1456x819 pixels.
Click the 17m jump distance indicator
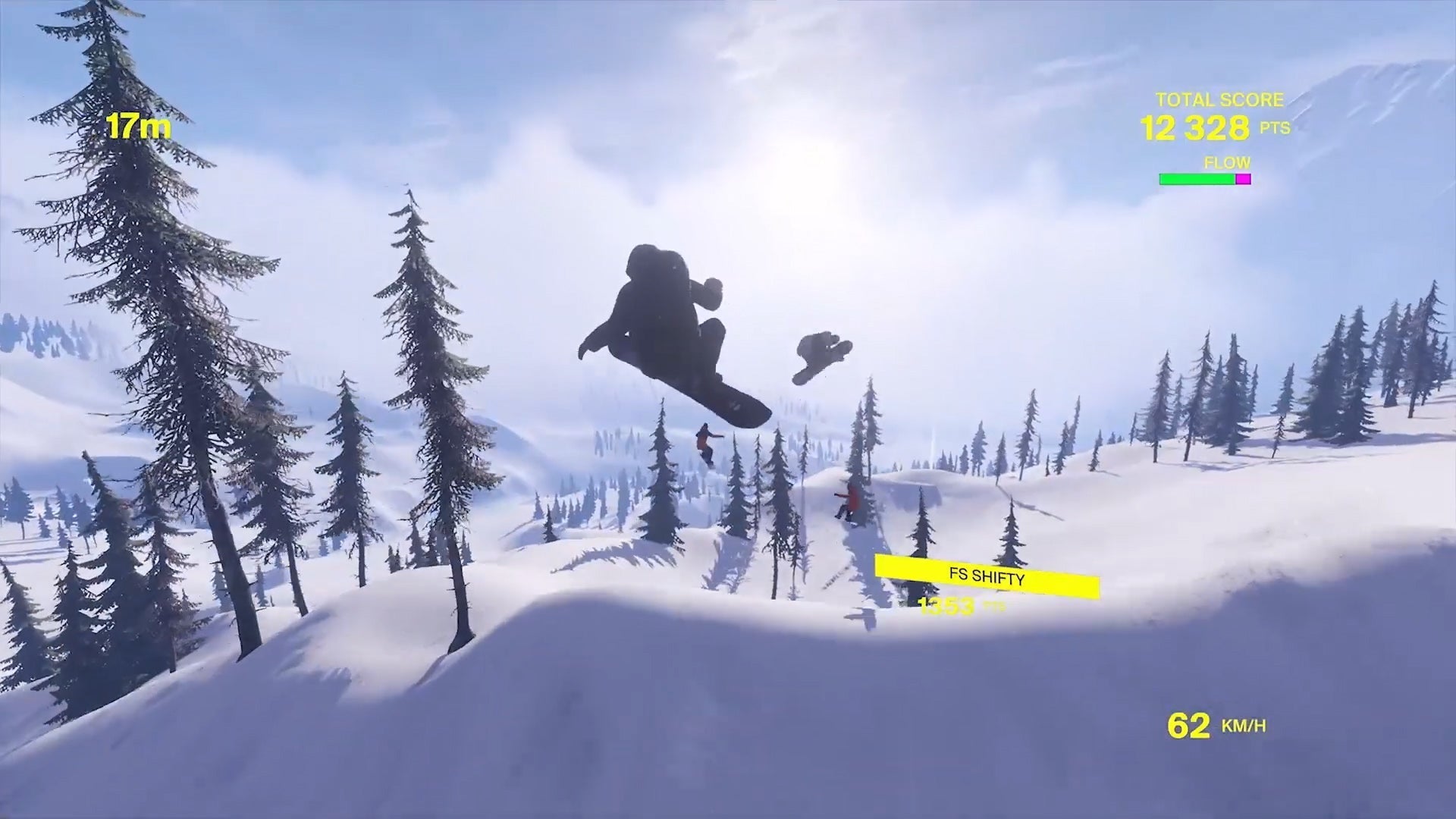139,126
